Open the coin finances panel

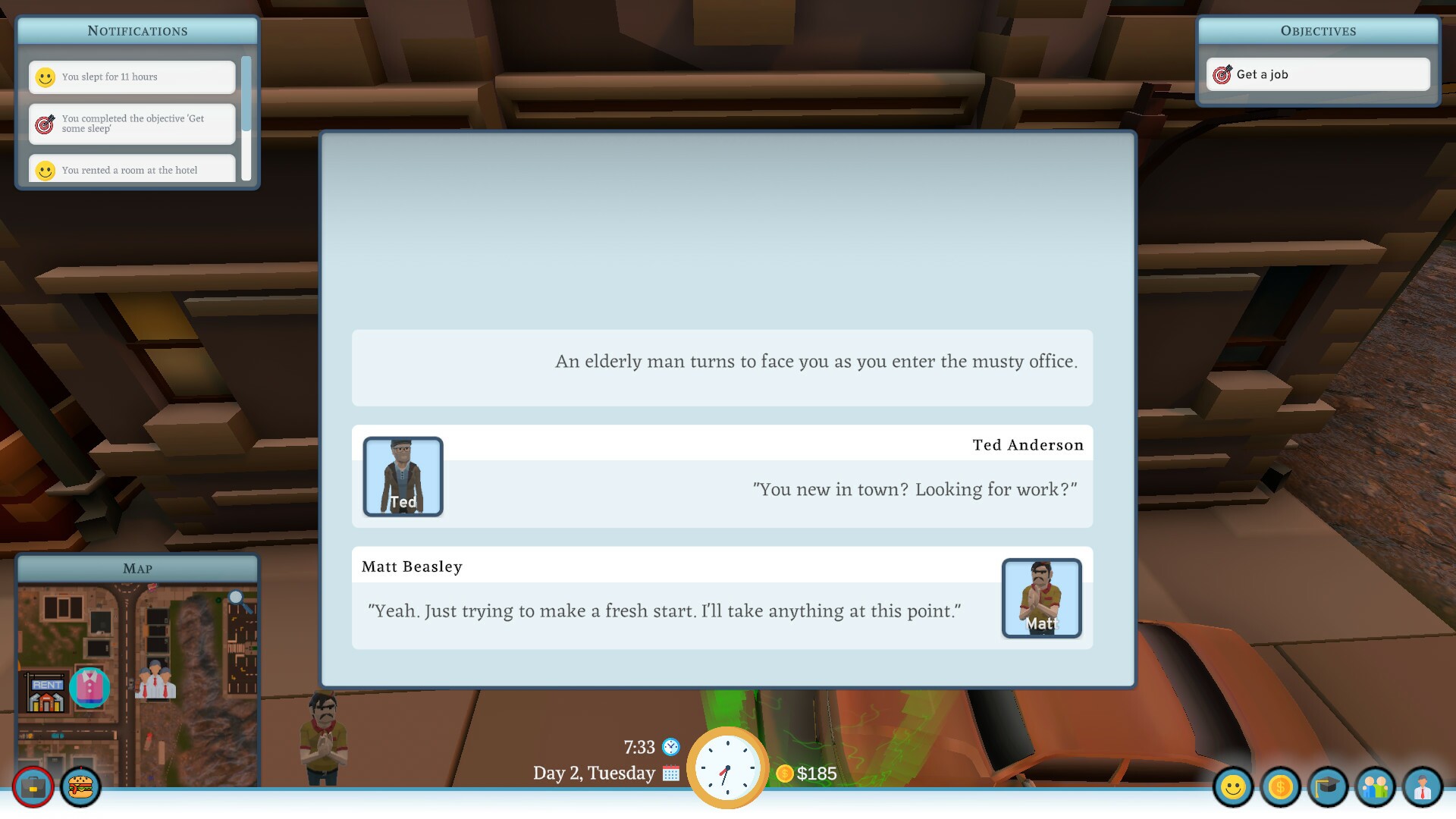click(x=1282, y=788)
